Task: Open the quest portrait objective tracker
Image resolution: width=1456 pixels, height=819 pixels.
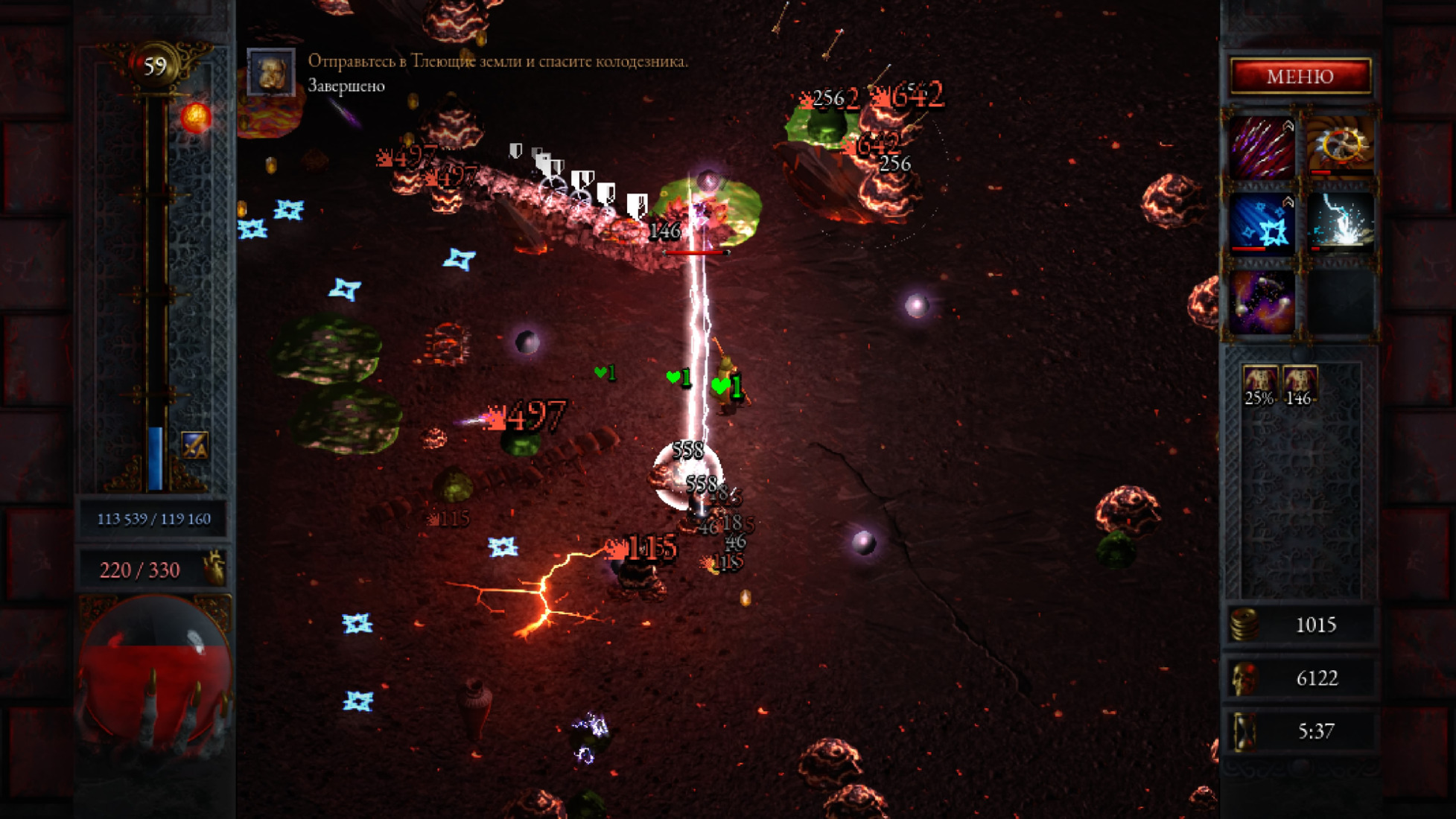Action: tap(270, 72)
